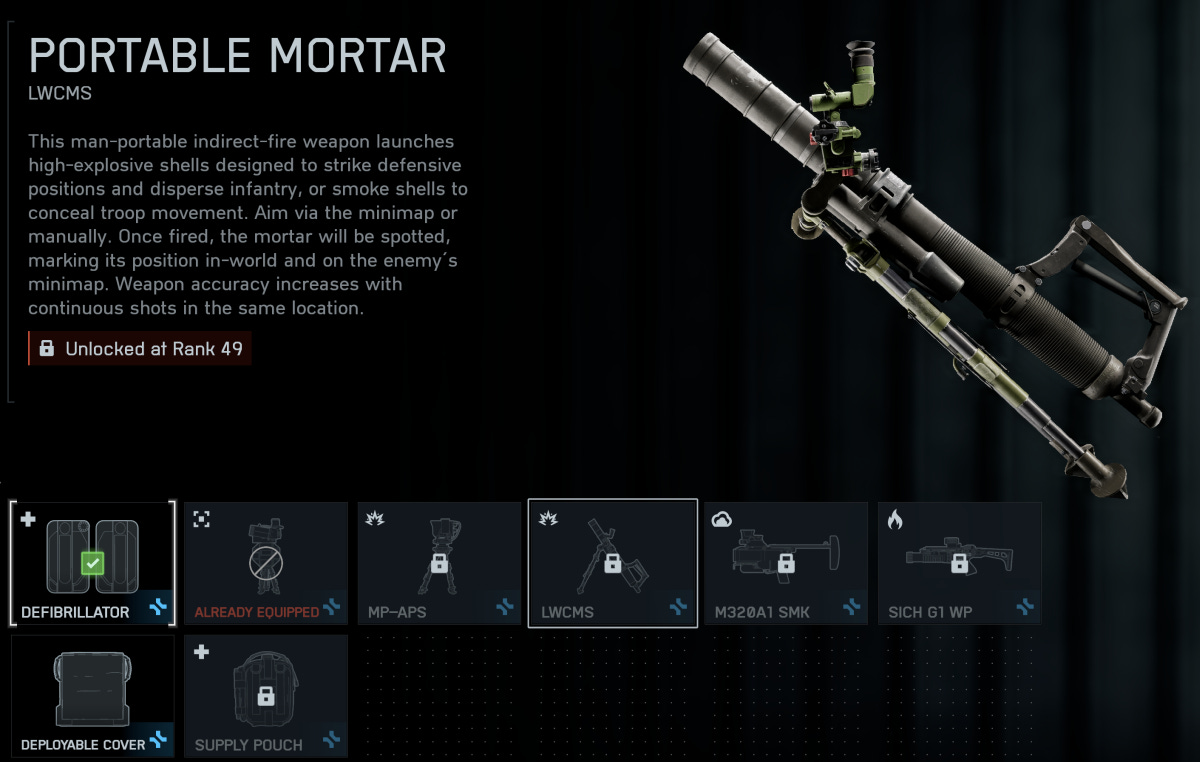Select the locked MP-APS gadget
This screenshot has height=762, width=1200.
(x=439, y=563)
